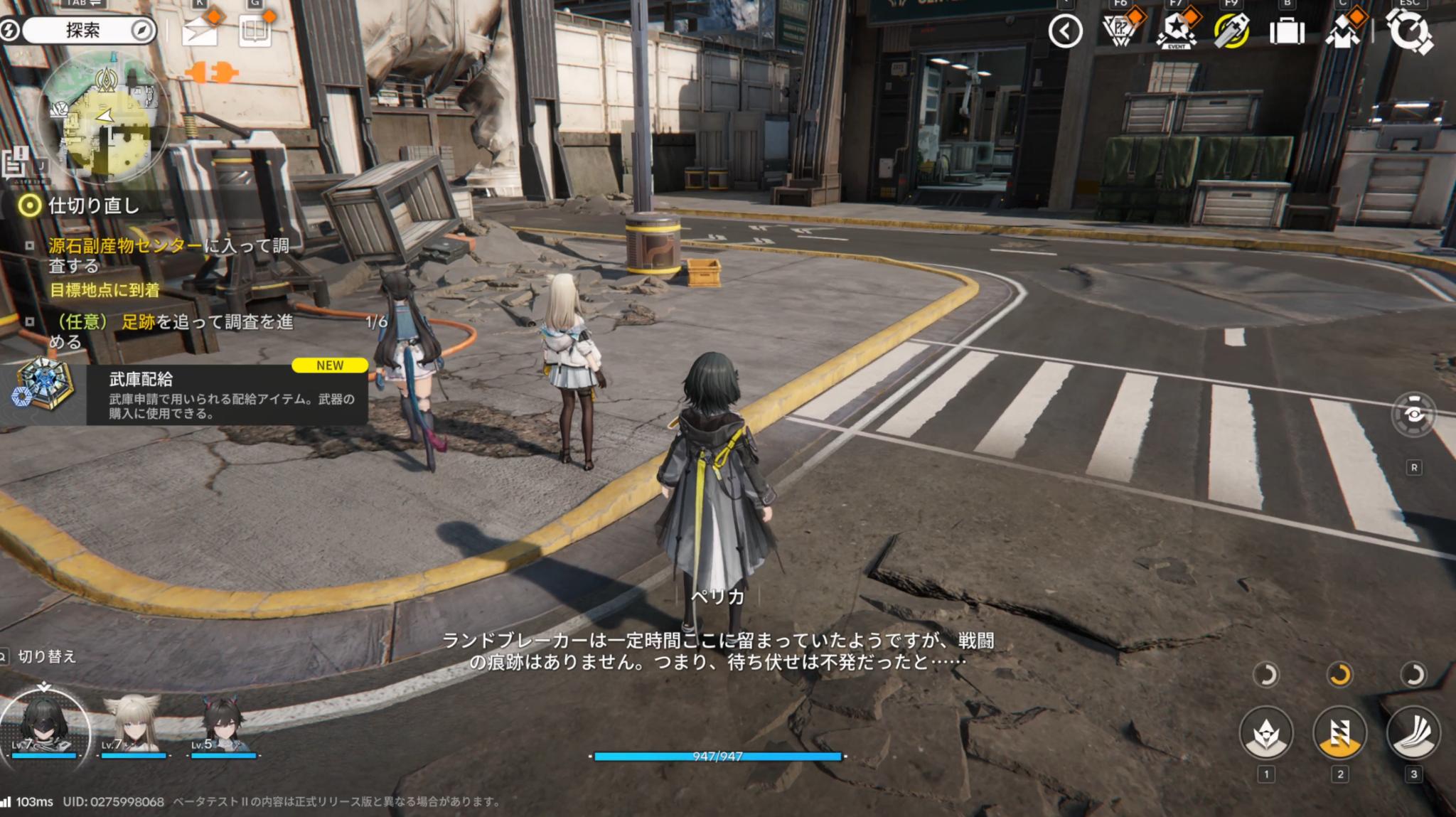The image size is (1456, 817).
Task: Toggle the camera eye icon
Action: 1413,414
